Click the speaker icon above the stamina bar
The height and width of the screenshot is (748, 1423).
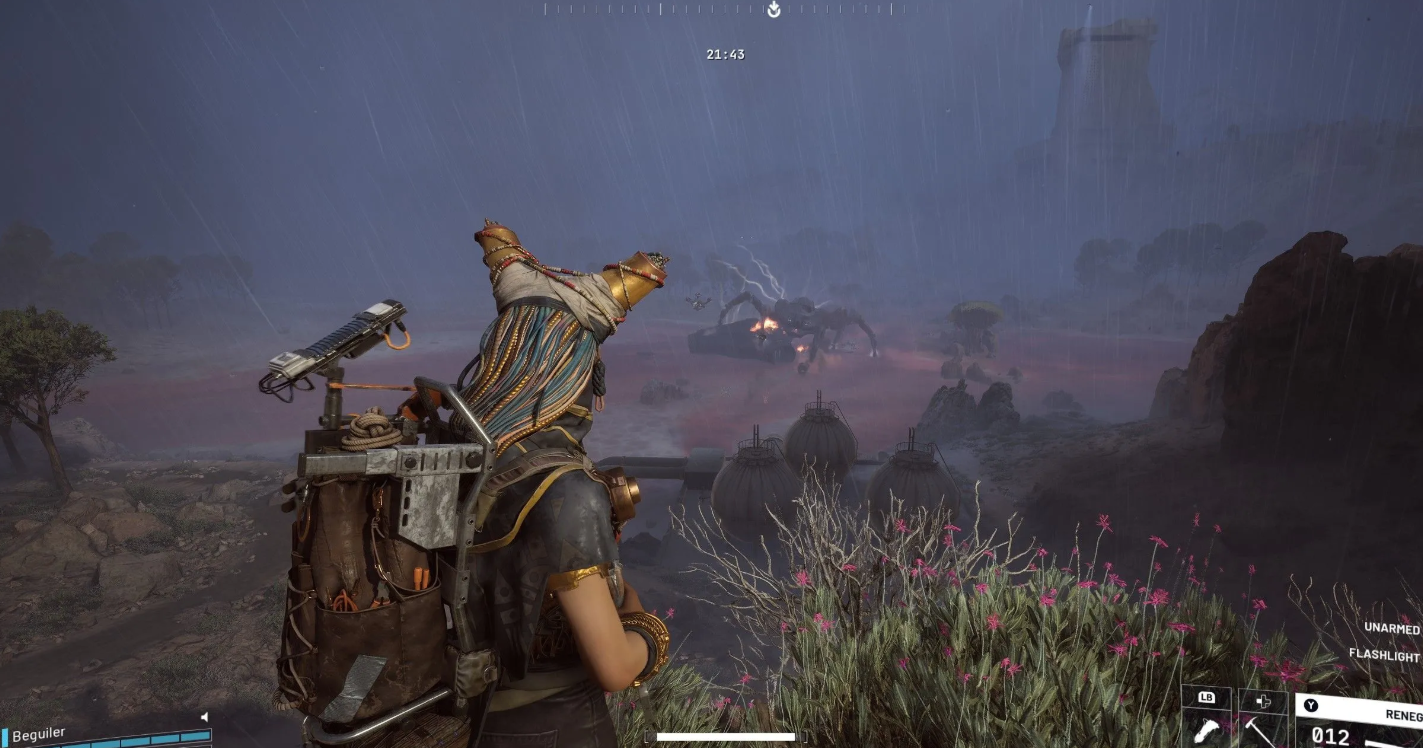click(x=204, y=717)
